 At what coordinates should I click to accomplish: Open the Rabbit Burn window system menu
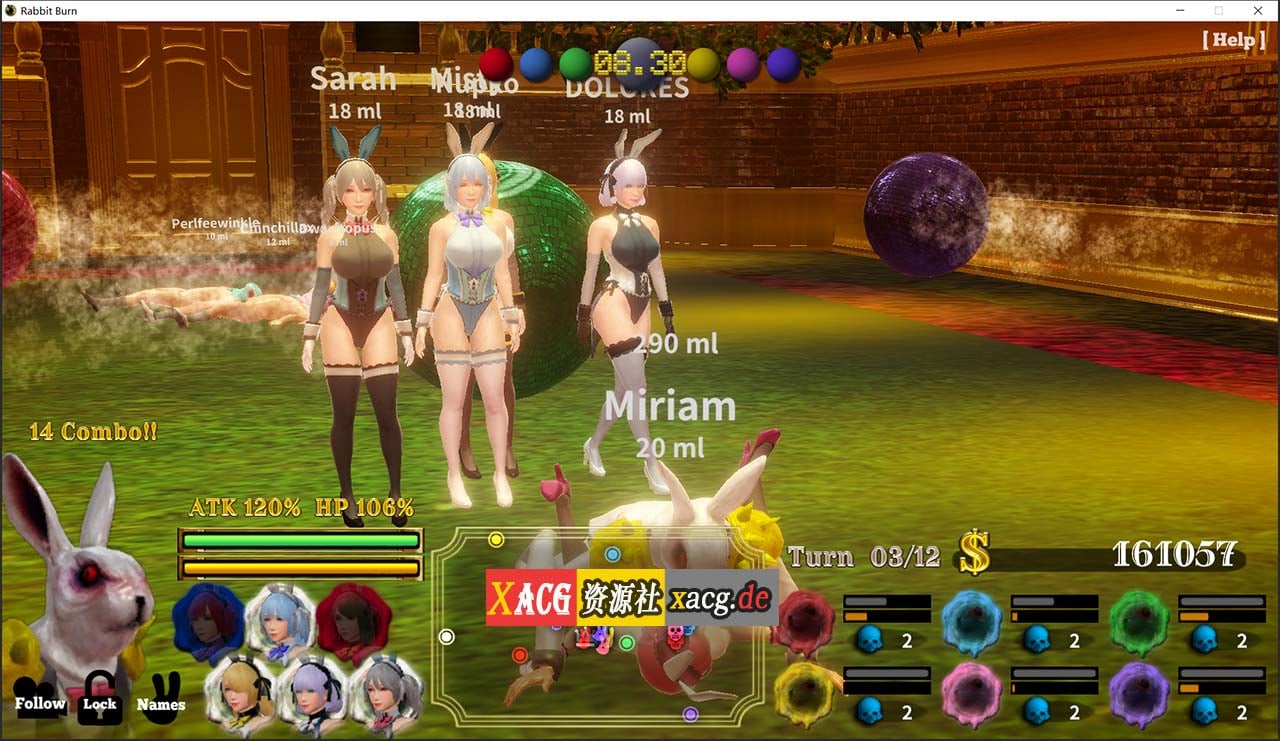pos(10,10)
